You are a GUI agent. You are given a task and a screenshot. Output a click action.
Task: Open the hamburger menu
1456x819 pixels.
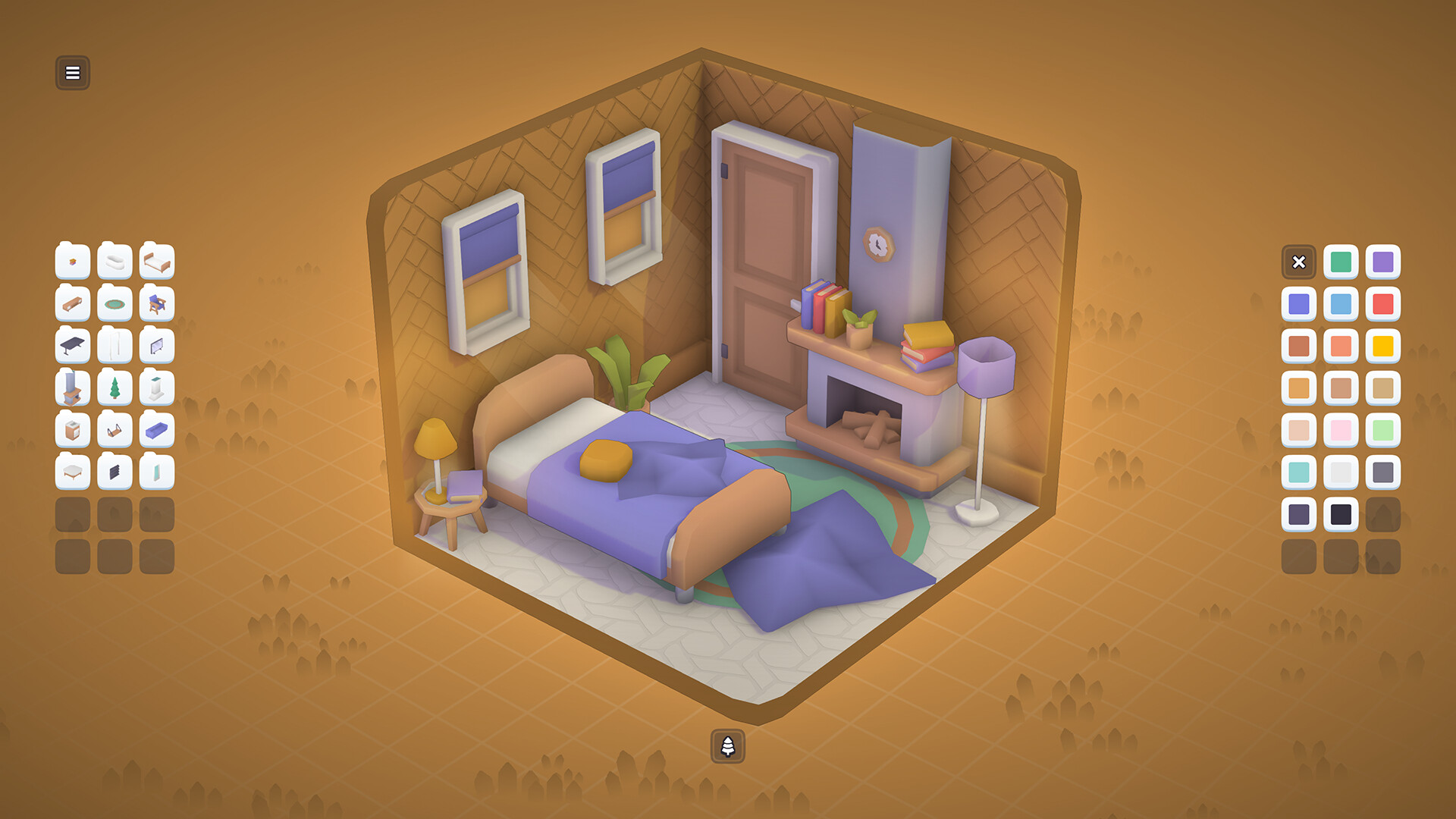(73, 73)
